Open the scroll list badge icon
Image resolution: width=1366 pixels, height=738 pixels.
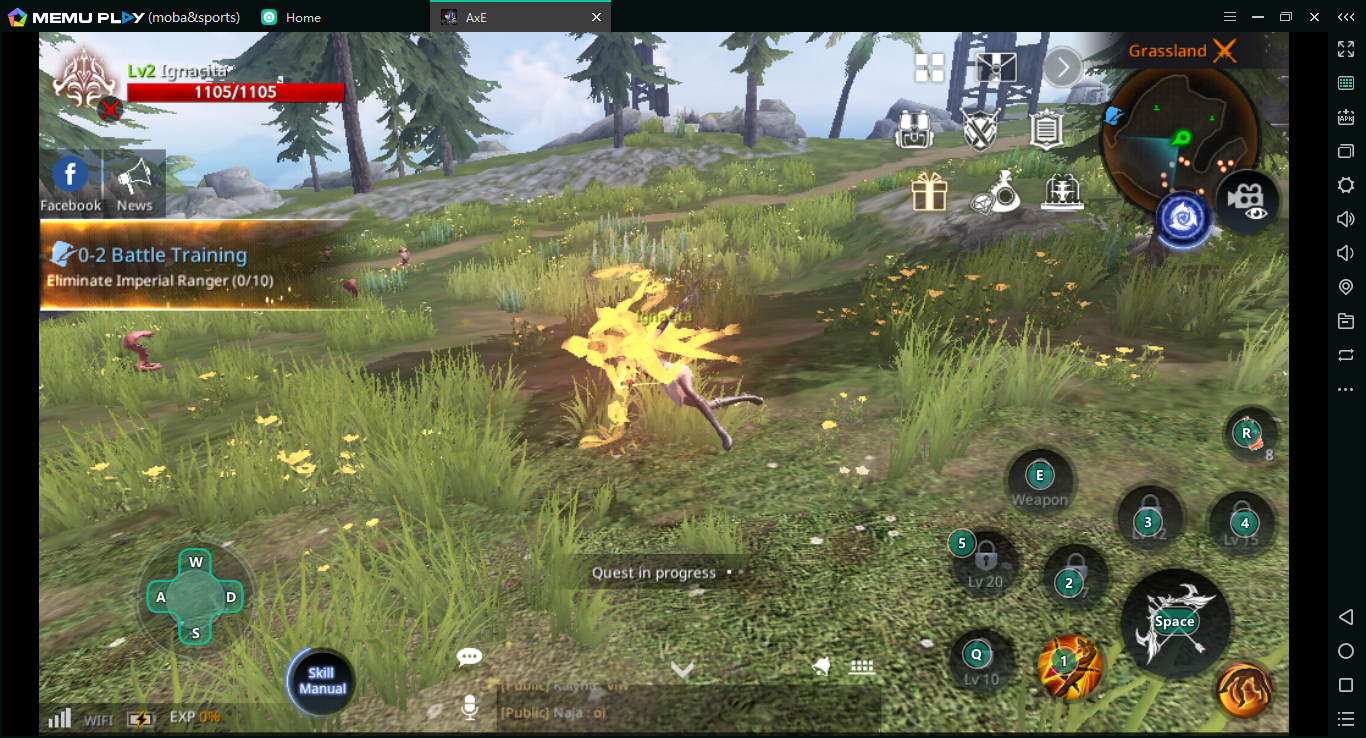tap(1045, 129)
